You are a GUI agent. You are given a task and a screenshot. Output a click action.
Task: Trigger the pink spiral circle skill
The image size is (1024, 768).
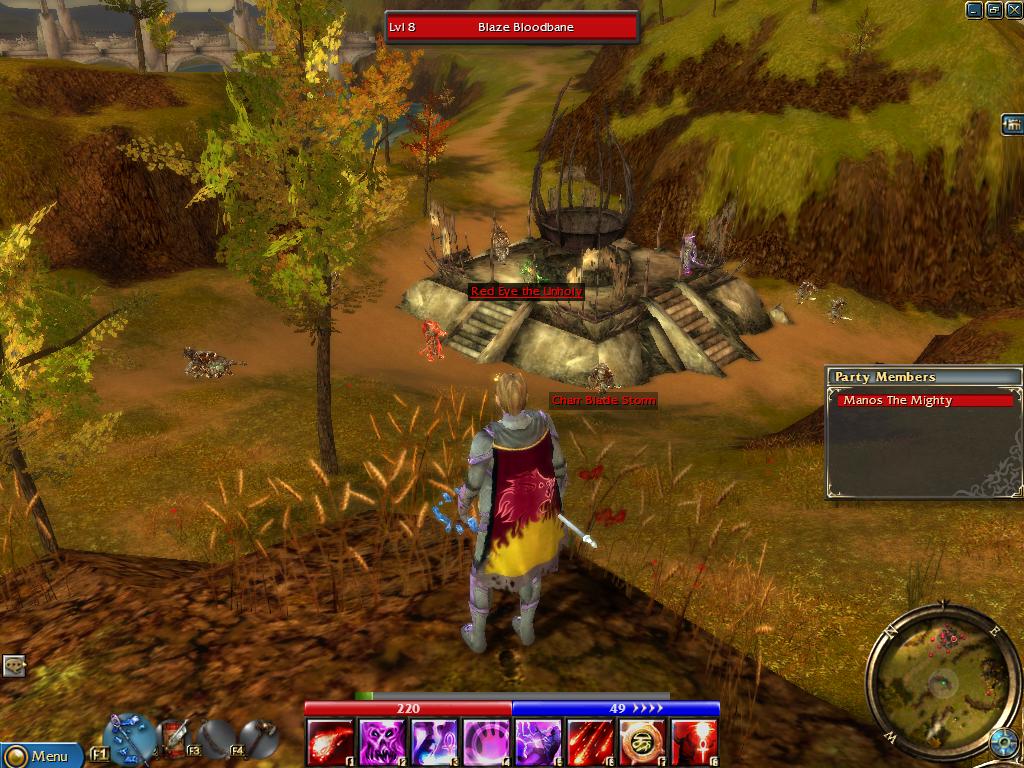[486, 743]
